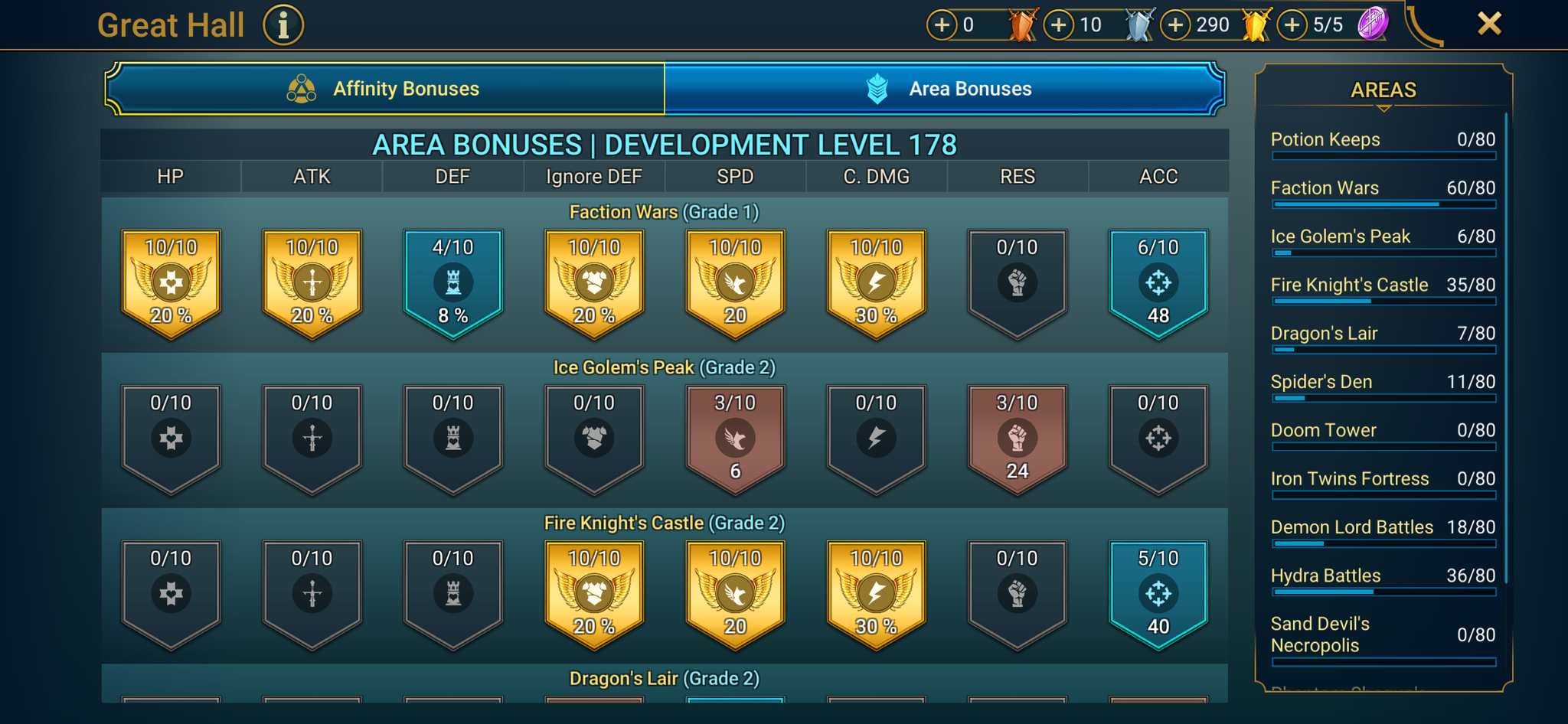Click the Faction Wars progress bar
The image size is (1568, 724).
[x=1383, y=204]
